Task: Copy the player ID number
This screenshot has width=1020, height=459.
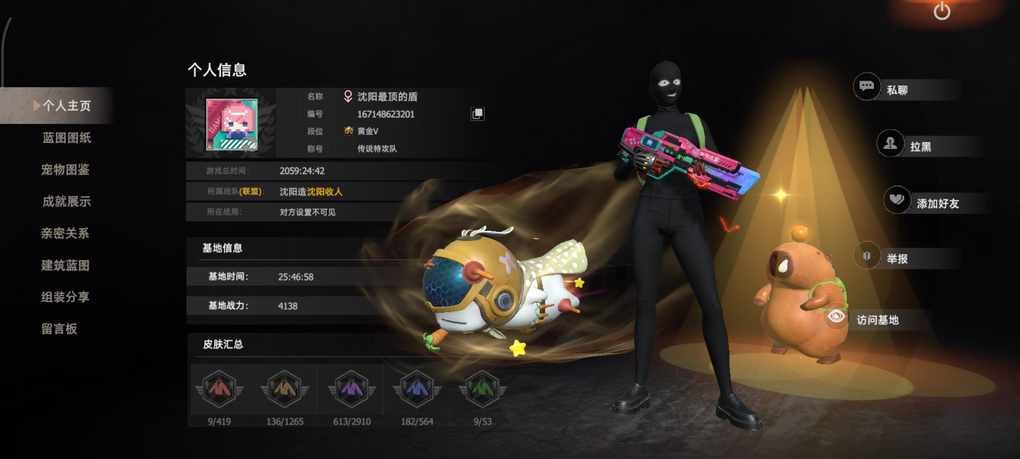Action: click(478, 114)
